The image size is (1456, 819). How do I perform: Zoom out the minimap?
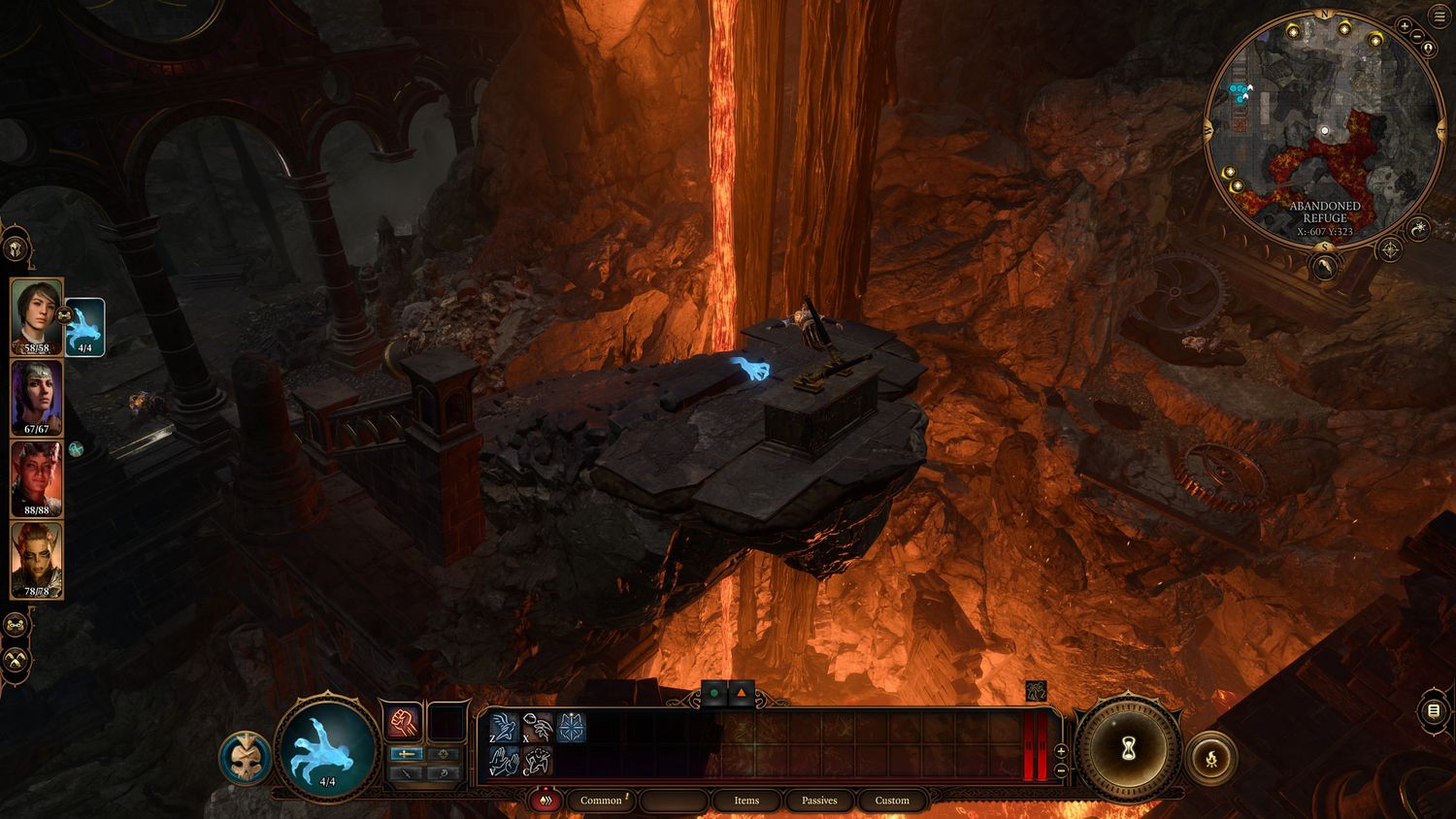point(1418,37)
